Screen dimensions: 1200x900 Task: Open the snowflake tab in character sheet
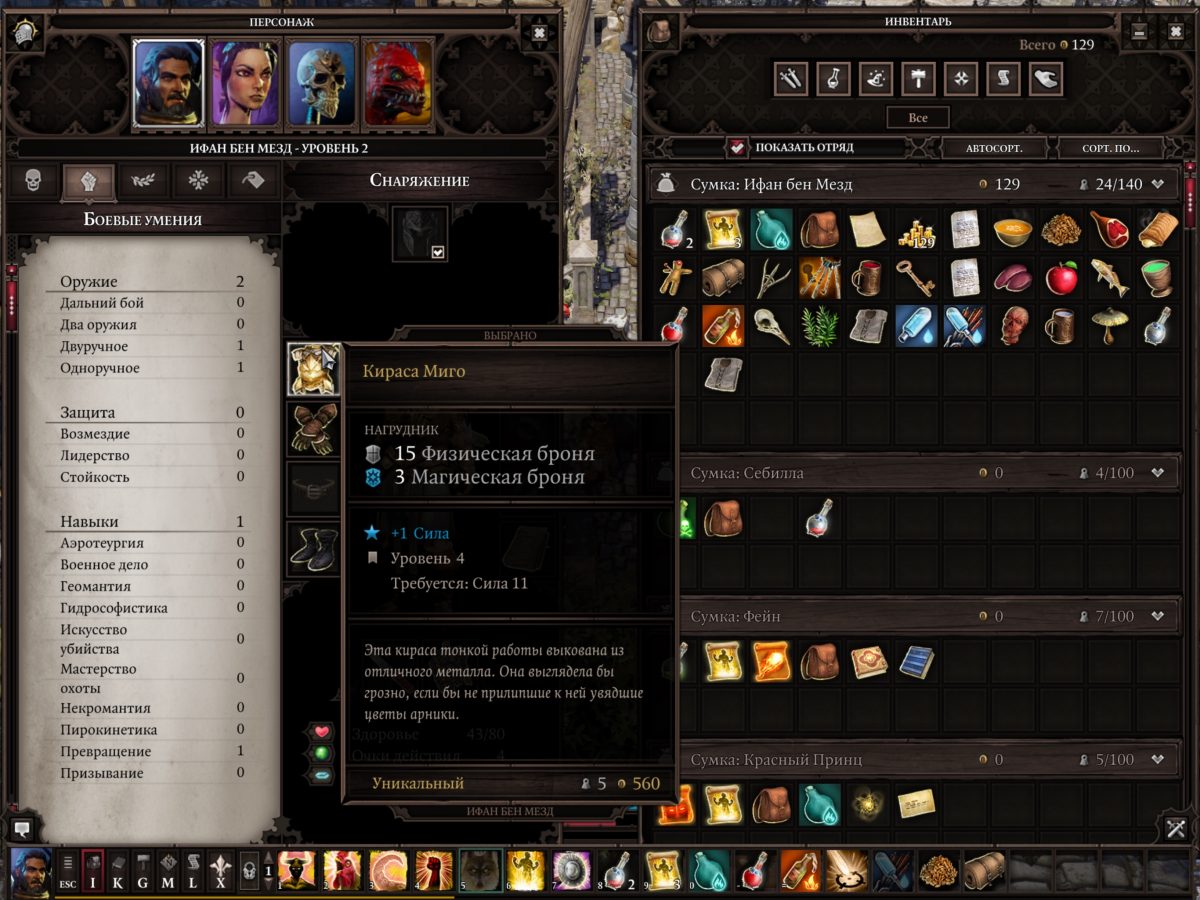[x=199, y=181]
